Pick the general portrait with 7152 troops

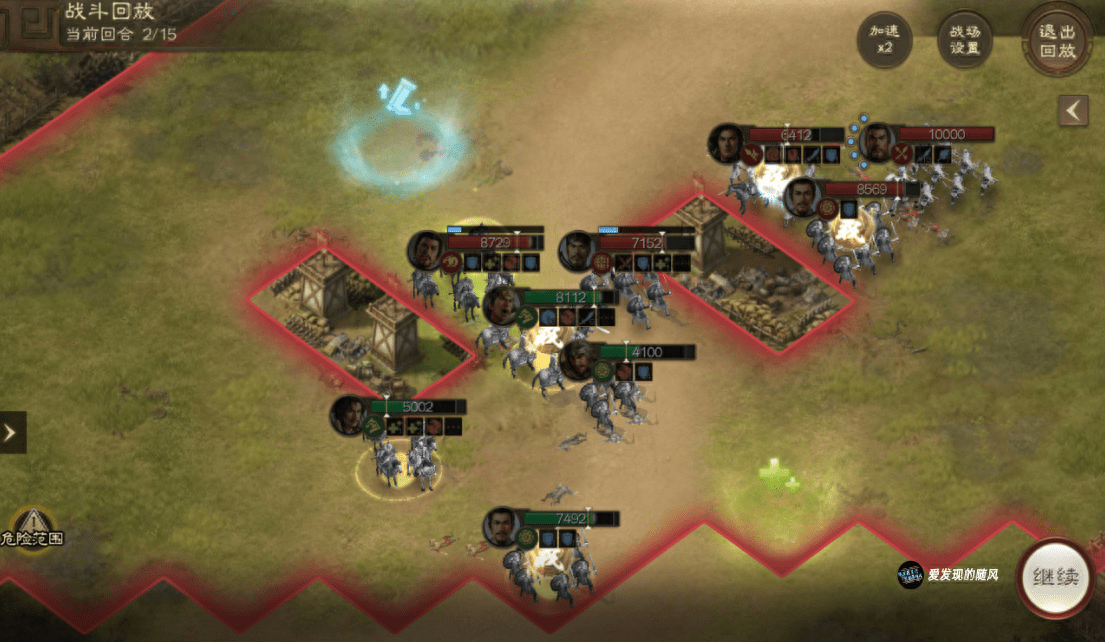coord(578,251)
